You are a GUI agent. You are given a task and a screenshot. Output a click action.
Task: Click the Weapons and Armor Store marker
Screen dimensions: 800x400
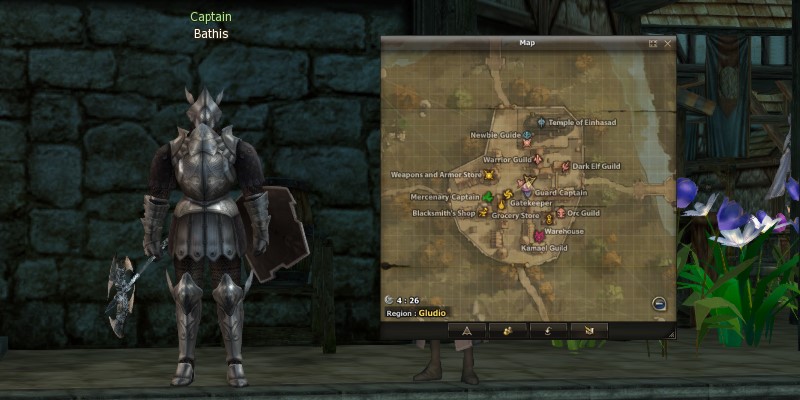click(x=489, y=175)
